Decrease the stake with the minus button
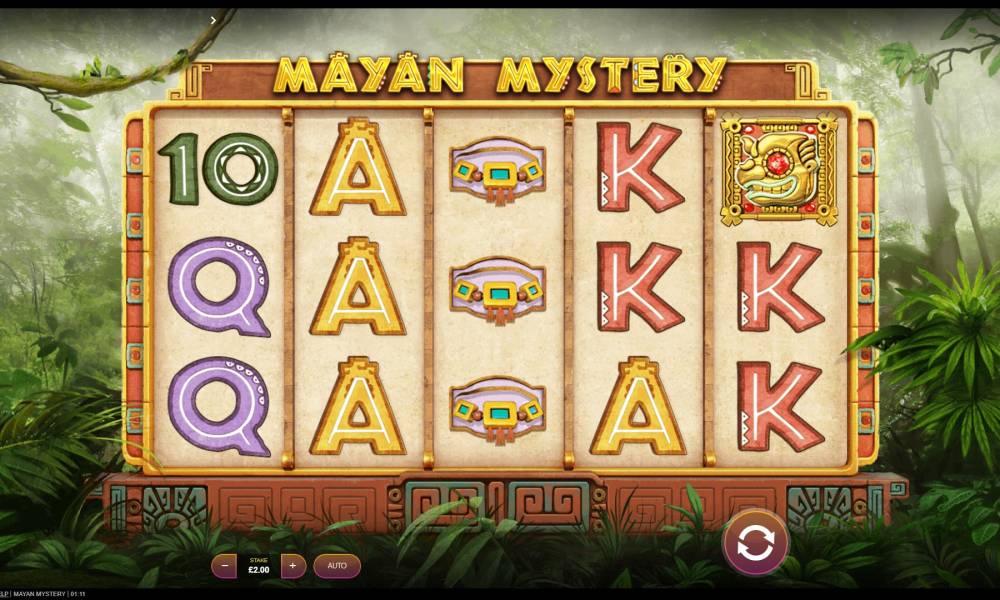 [224, 566]
